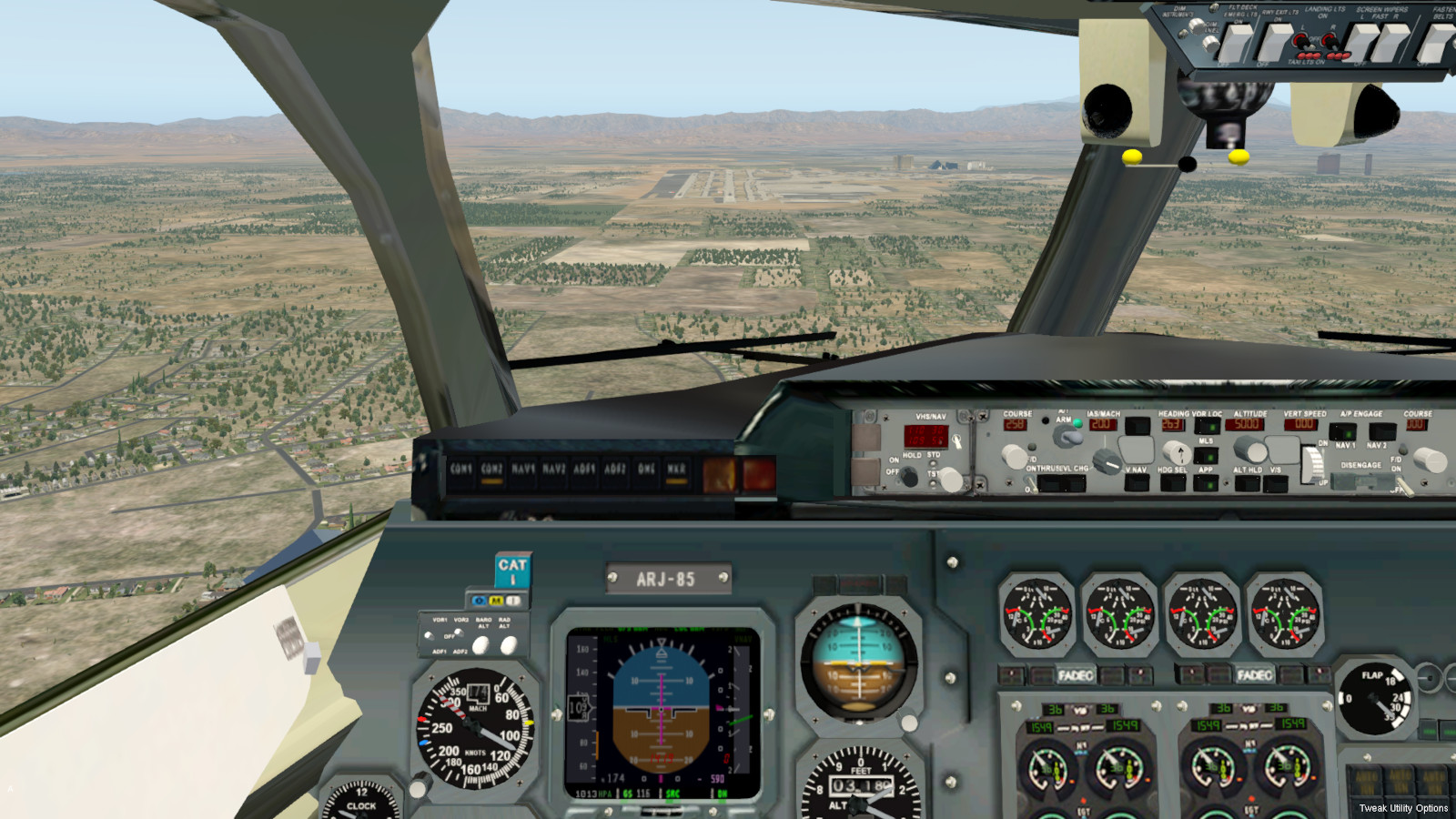Click the vertical speed thumbwheel
Image resolution: width=1456 pixels, height=819 pixels.
pyautogui.click(x=1311, y=464)
